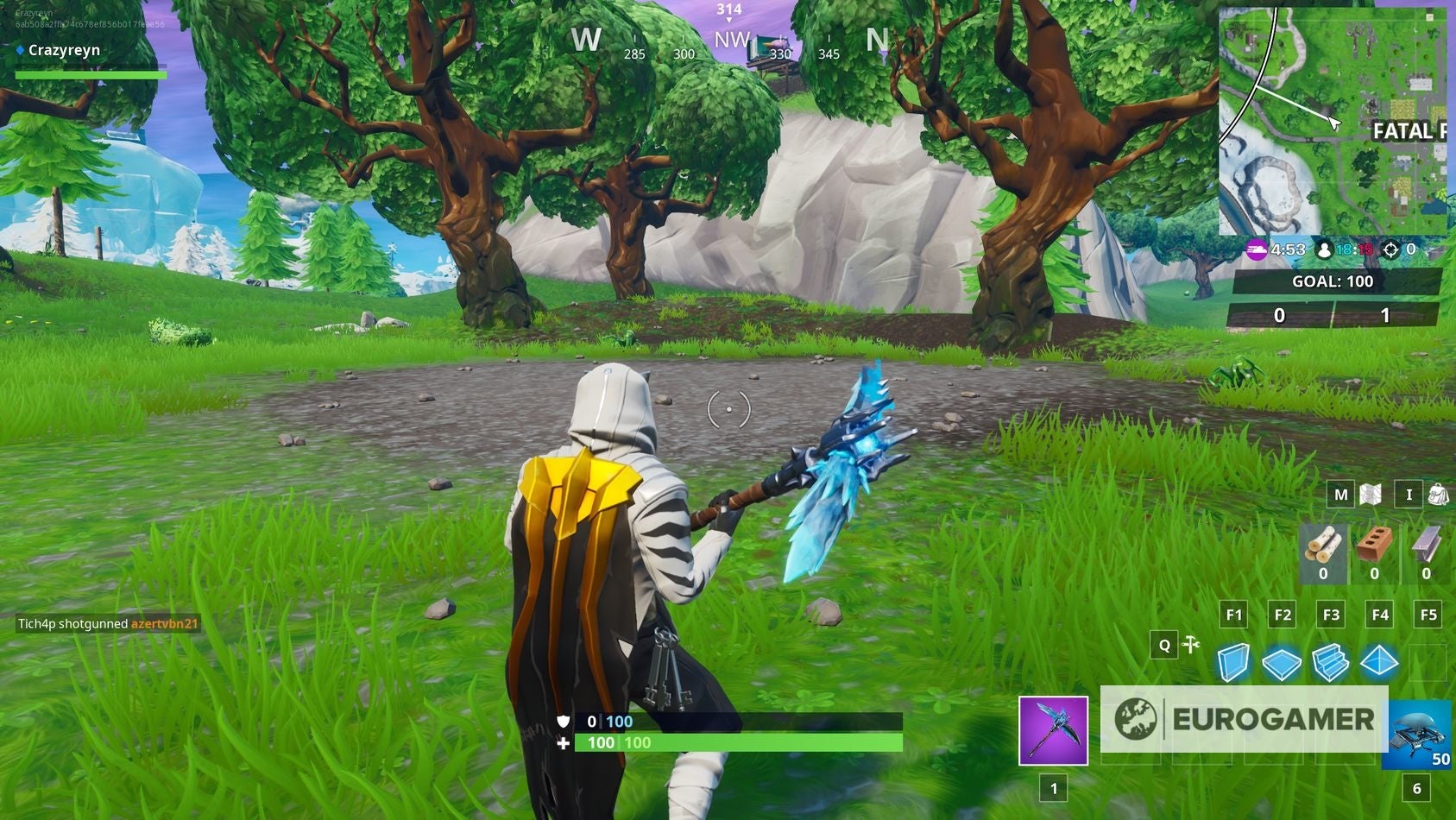This screenshot has width=1456, height=820.
Task: Select the wood resource counter
Action: pos(1323,552)
